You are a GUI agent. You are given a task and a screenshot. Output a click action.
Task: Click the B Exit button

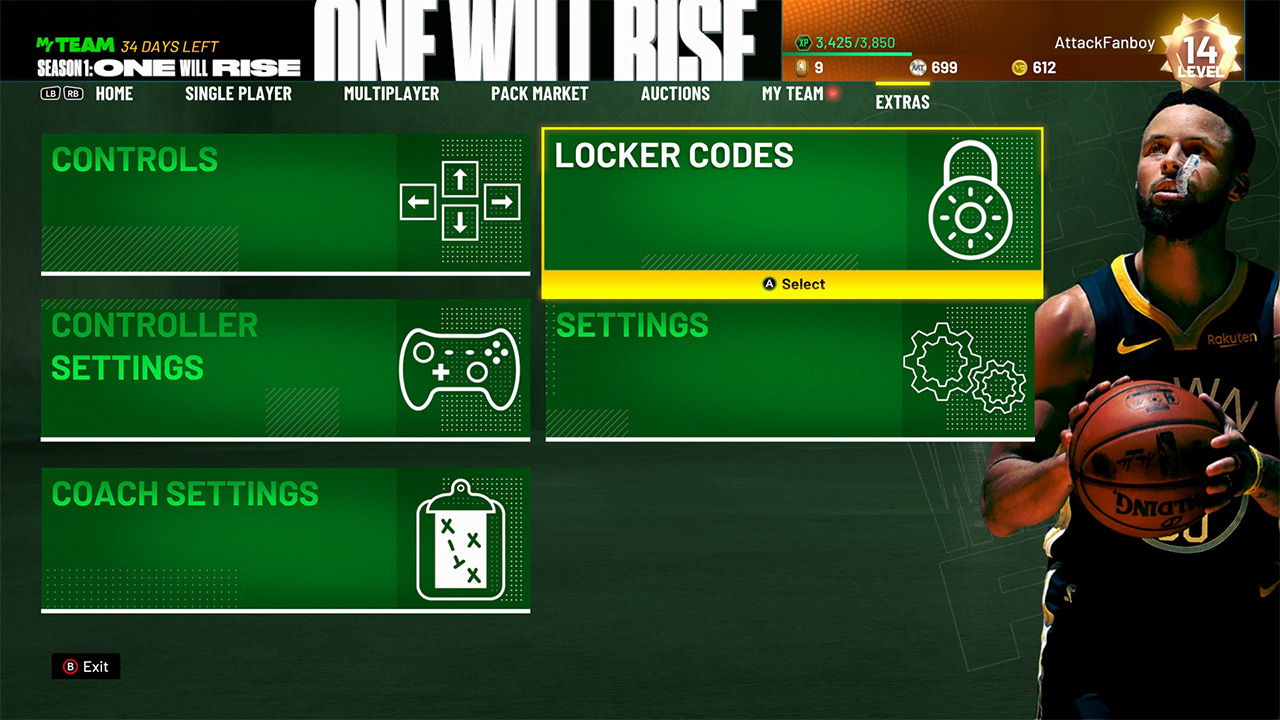pos(85,666)
